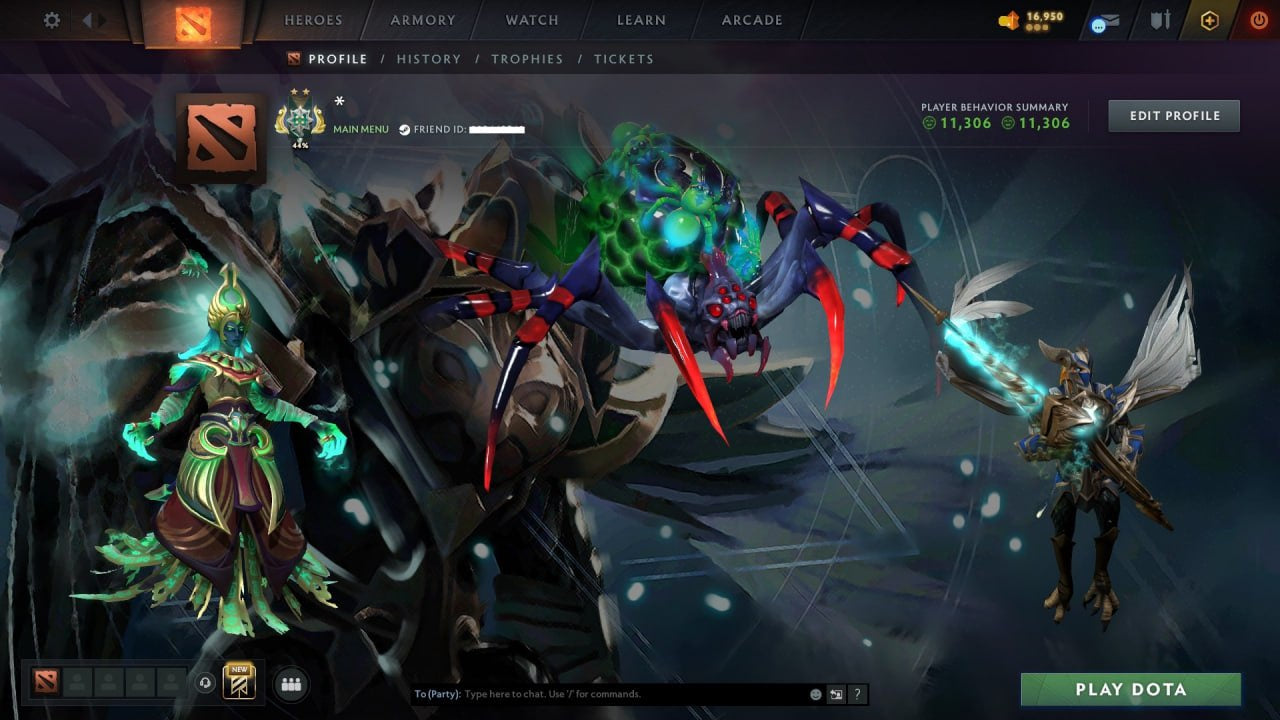This screenshot has width=1280, height=720.
Task: Open the NEW battle pass icon
Action: point(238,682)
